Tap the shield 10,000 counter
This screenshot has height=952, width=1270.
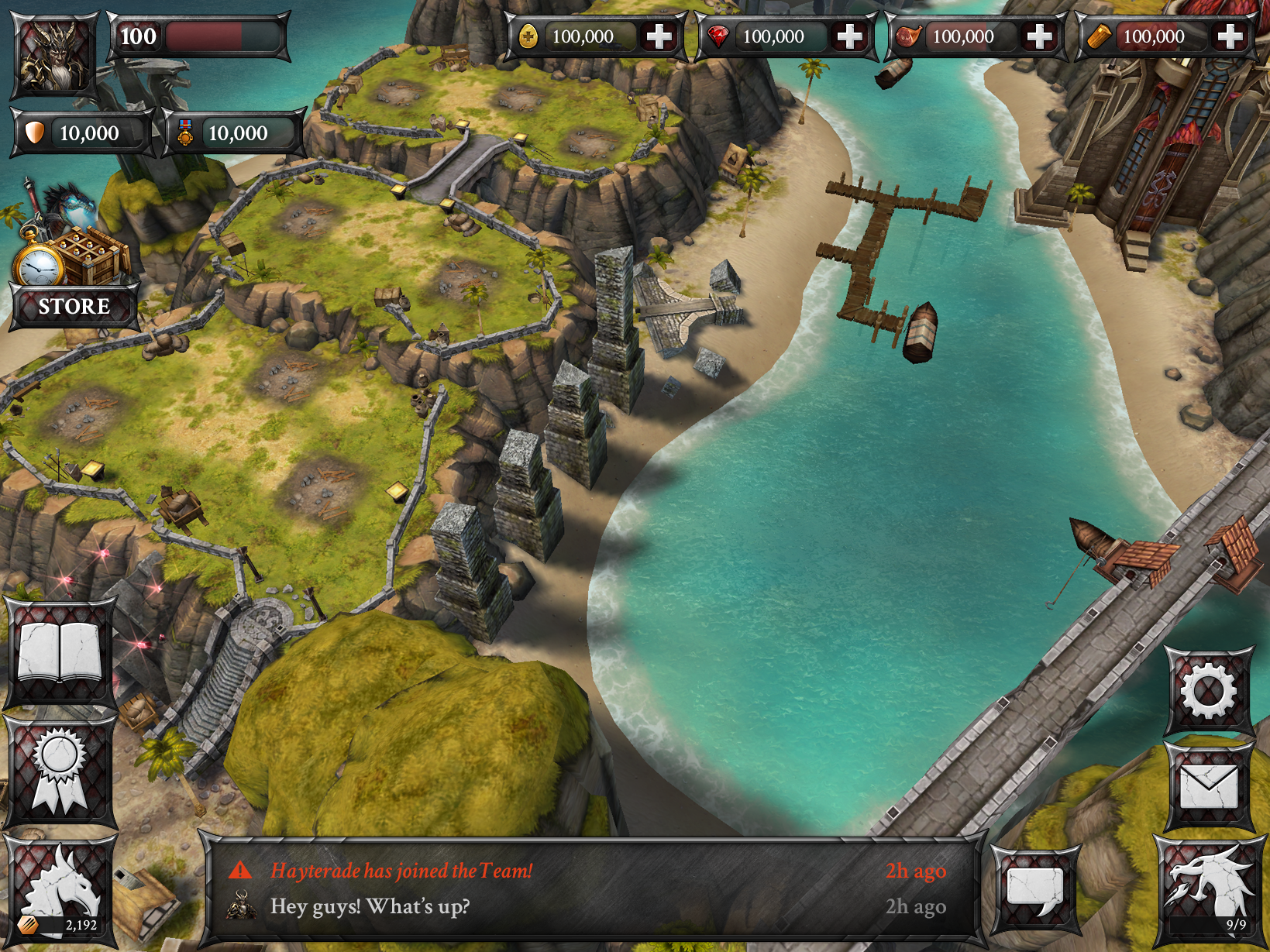(81, 133)
